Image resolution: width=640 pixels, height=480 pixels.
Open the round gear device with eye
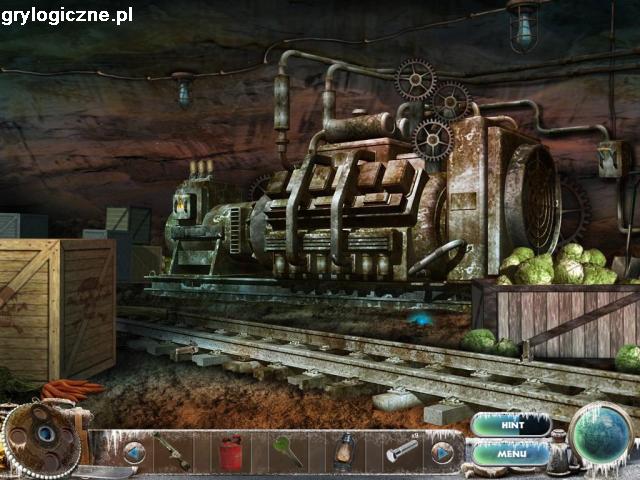tap(42, 435)
